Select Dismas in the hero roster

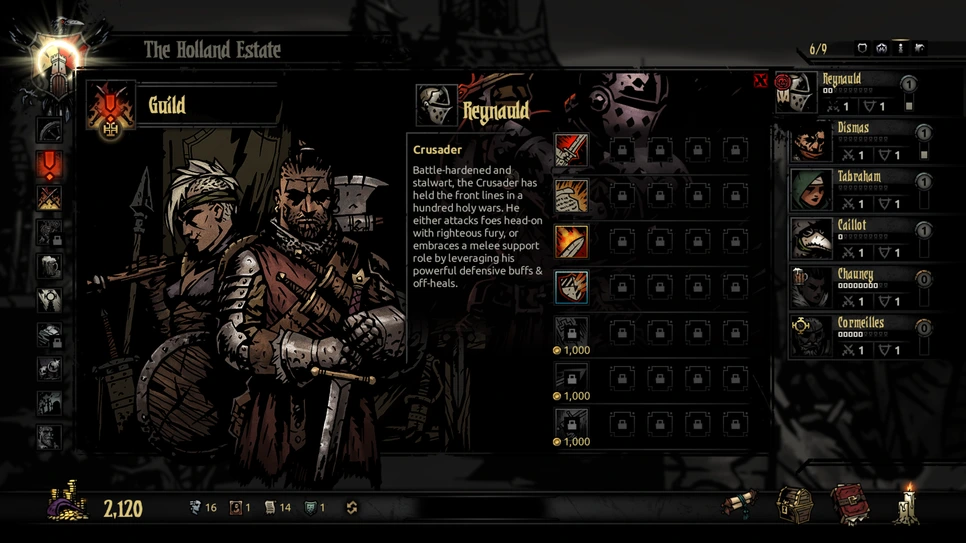tap(852, 142)
